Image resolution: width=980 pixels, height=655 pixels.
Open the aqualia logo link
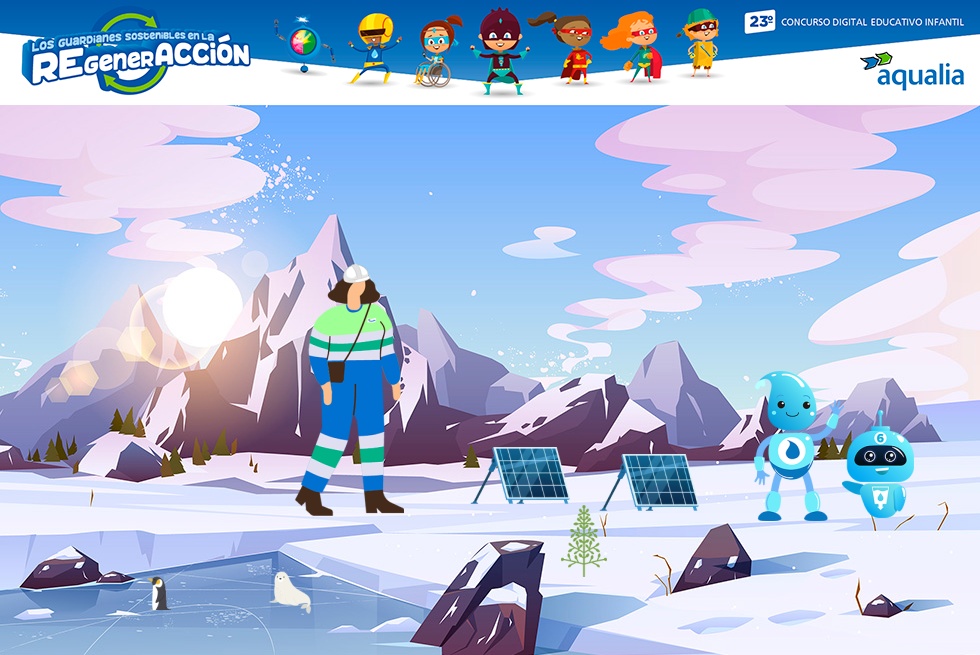(912, 70)
